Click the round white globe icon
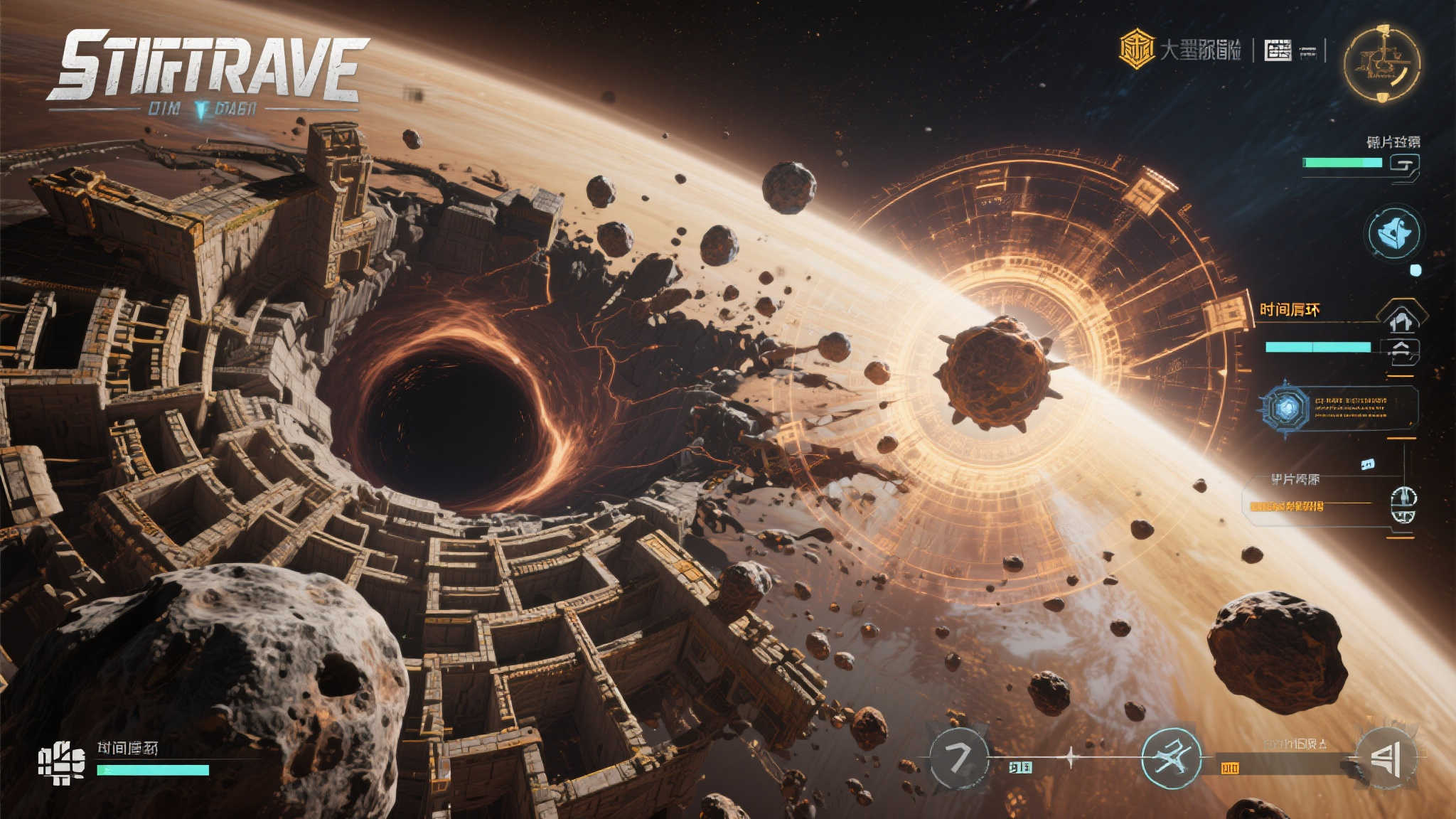Screen dimensions: 1456x819 pos(1403,505)
